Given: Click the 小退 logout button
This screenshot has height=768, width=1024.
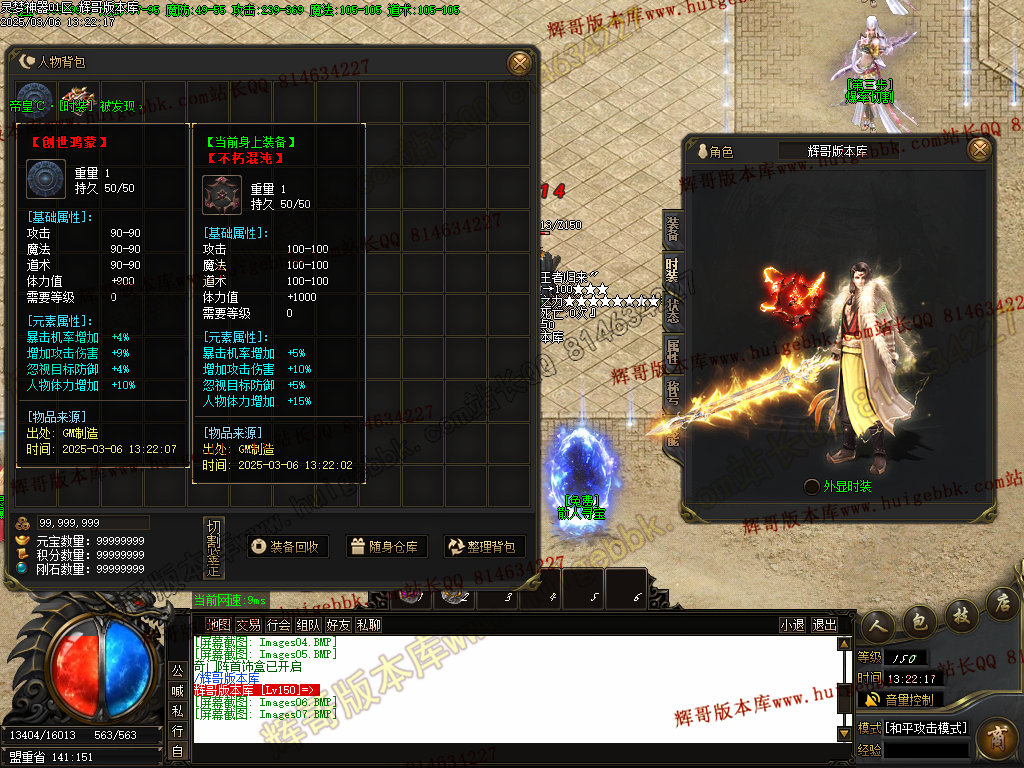Looking at the screenshot, I should click(x=793, y=625).
